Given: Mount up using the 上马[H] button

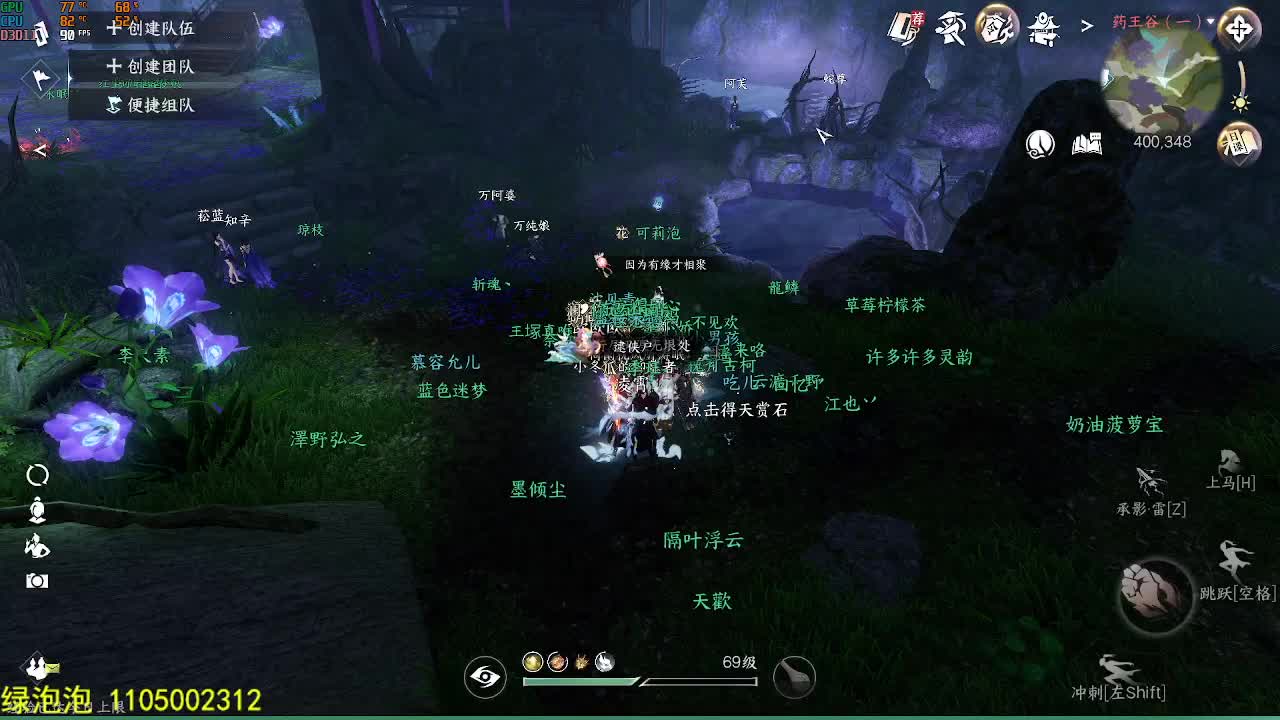Looking at the screenshot, I should tap(1228, 472).
